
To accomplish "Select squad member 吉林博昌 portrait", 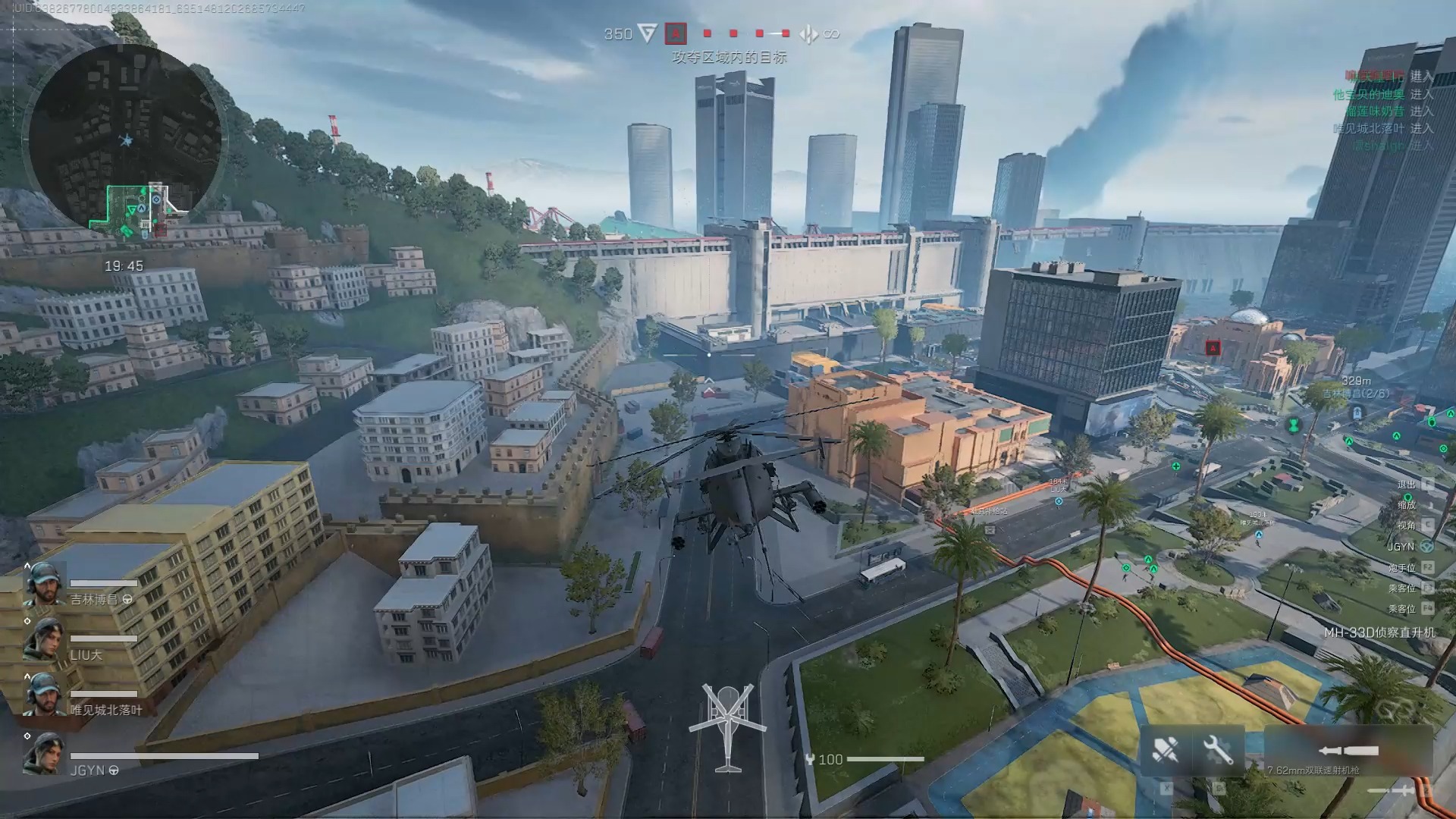I will click(43, 584).
